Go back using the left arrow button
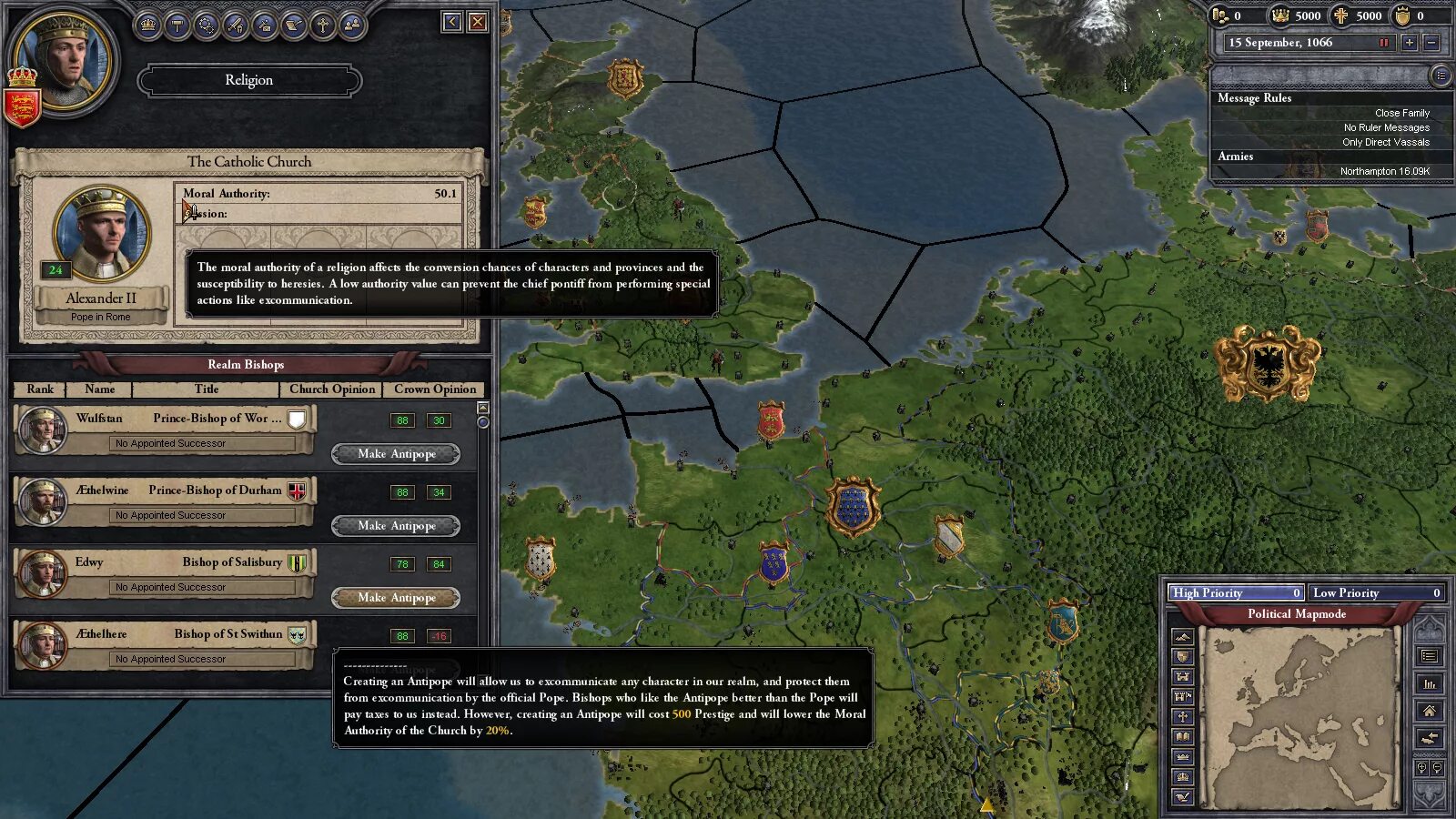Viewport: 1456px width, 819px height. point(451,22)
